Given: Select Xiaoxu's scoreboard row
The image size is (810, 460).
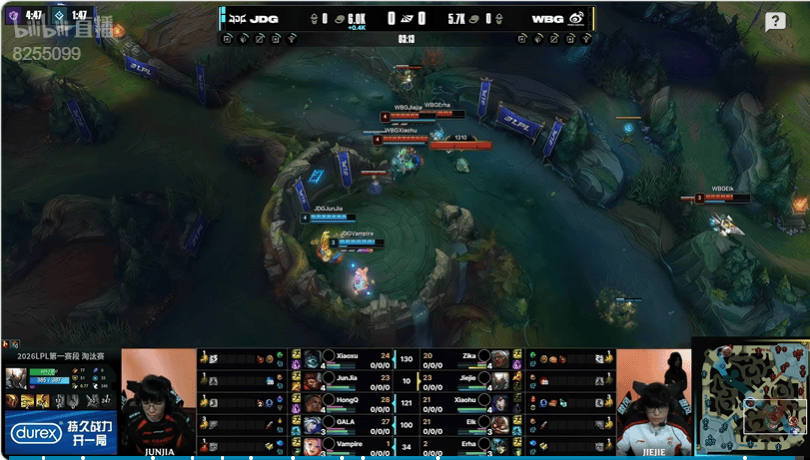Looking at the screenshot, I should point(345,357).
